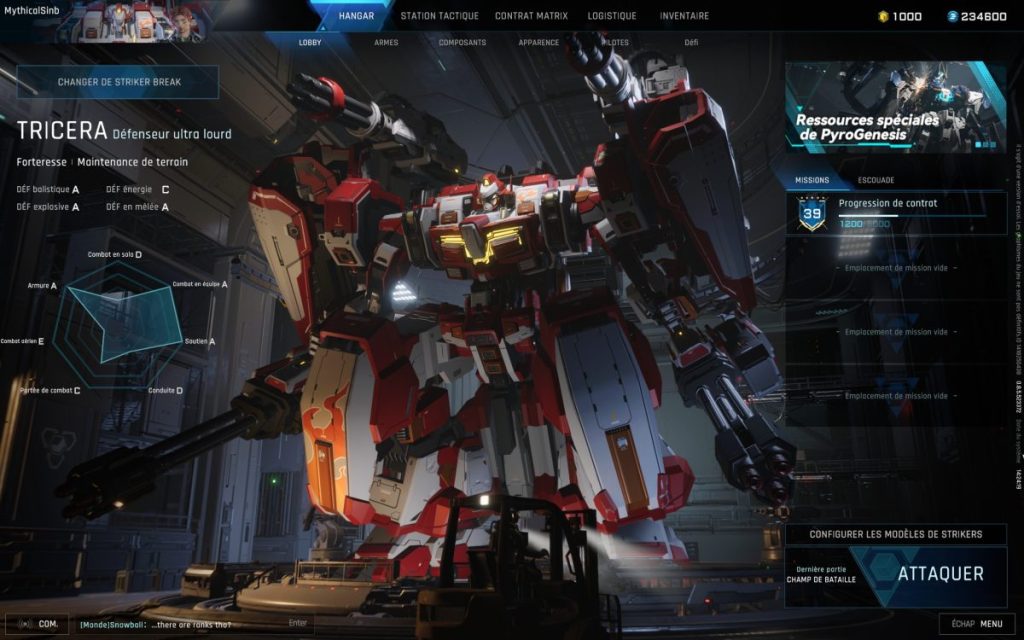
Task: Click Changer de Striker Break button
Action: tap(118, 82)
